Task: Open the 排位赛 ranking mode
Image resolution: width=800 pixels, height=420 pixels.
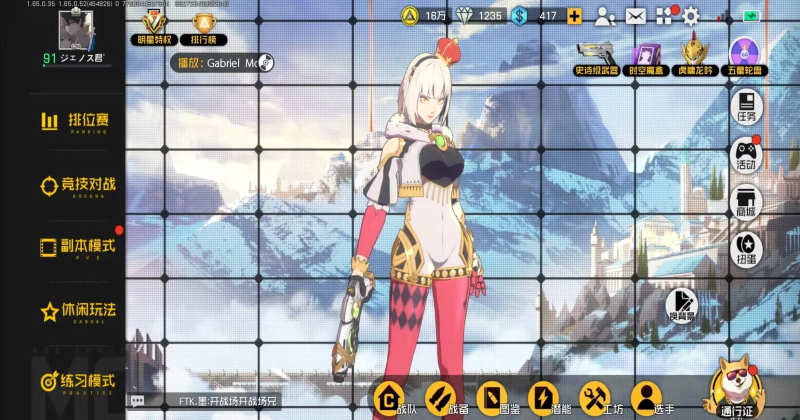Action: (77, 121)
